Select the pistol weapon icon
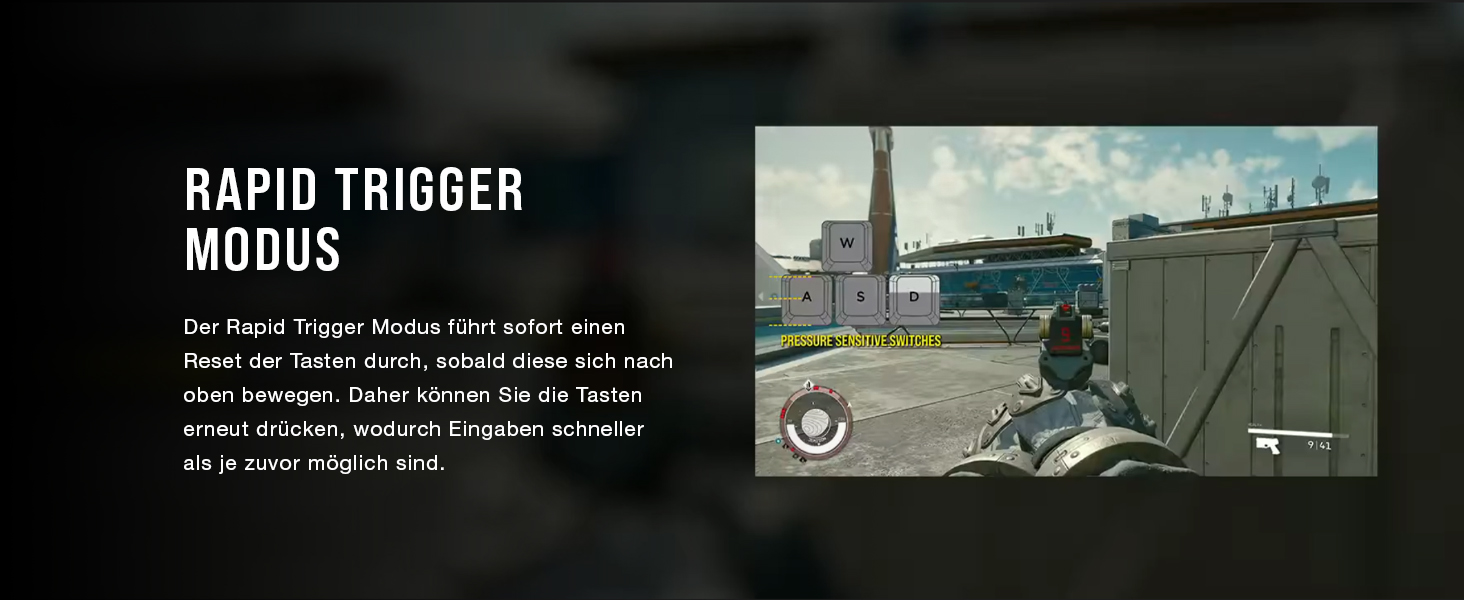1464x600 pixels. coord(1269,445)
